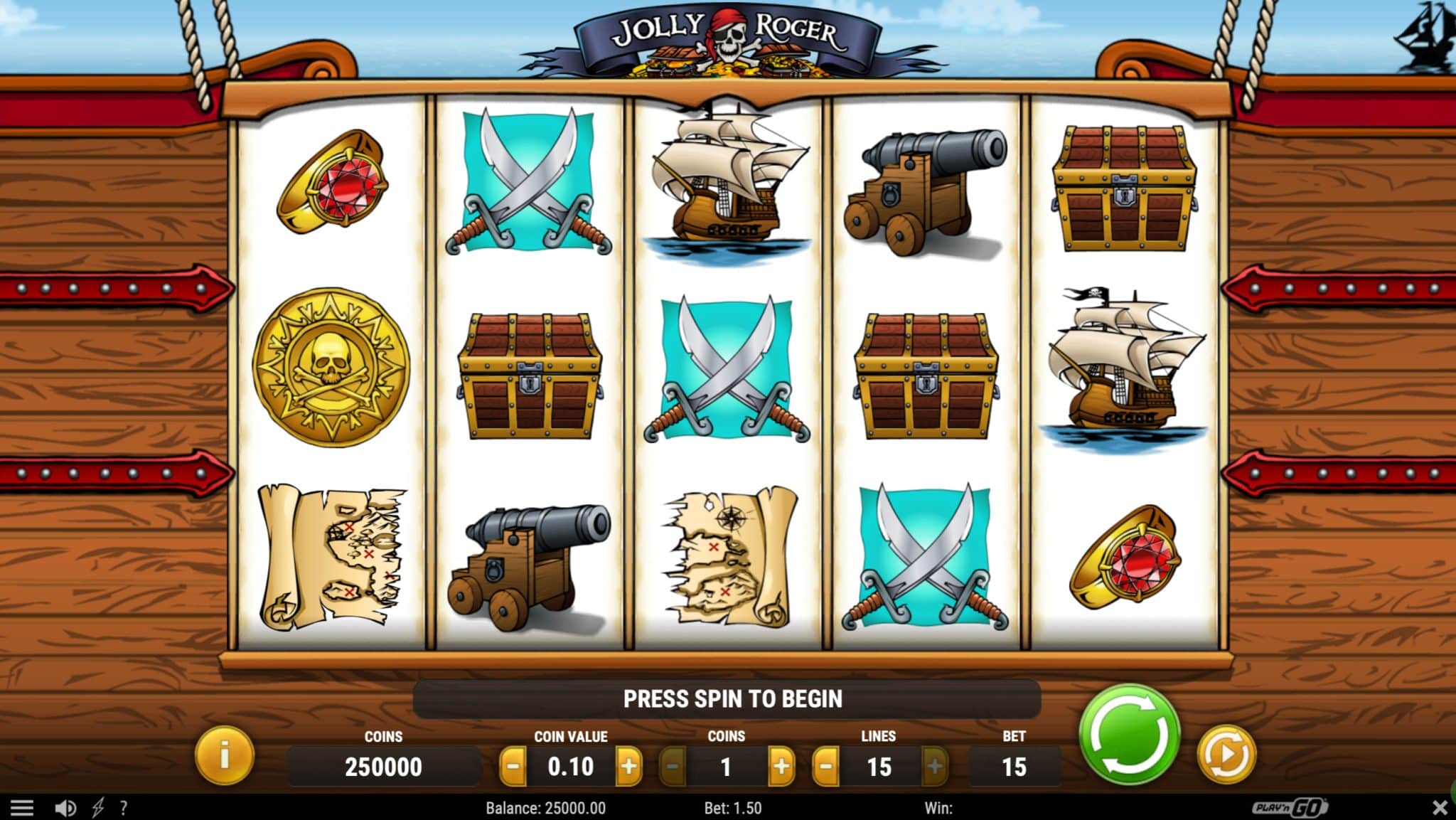Open the paytable info button
This screenshot has height=820, width=1456.
tap(224, 755)
